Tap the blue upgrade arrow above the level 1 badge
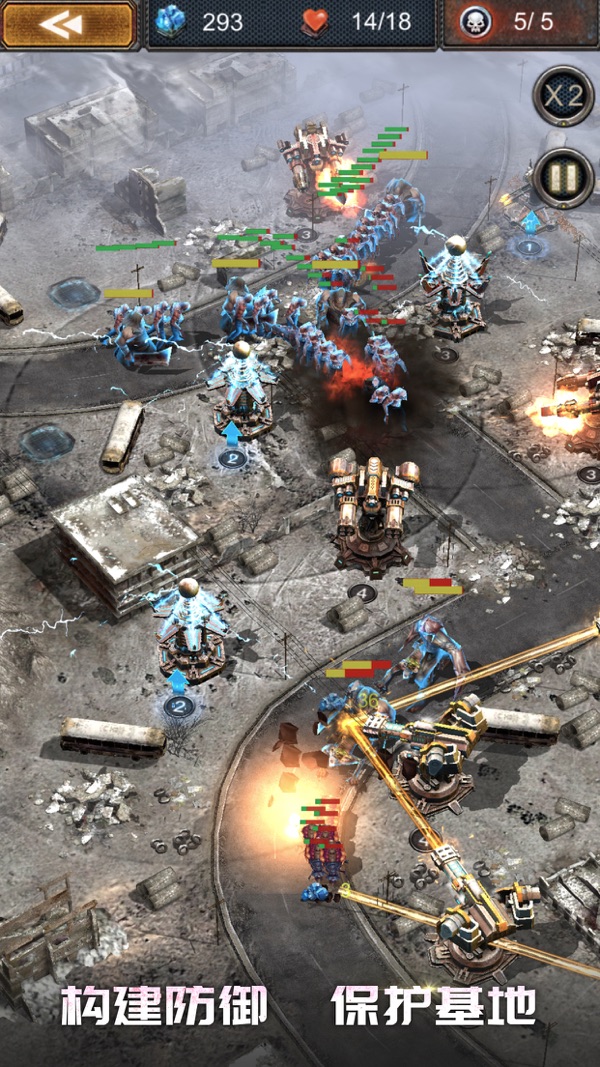 (x=530, y=221)
